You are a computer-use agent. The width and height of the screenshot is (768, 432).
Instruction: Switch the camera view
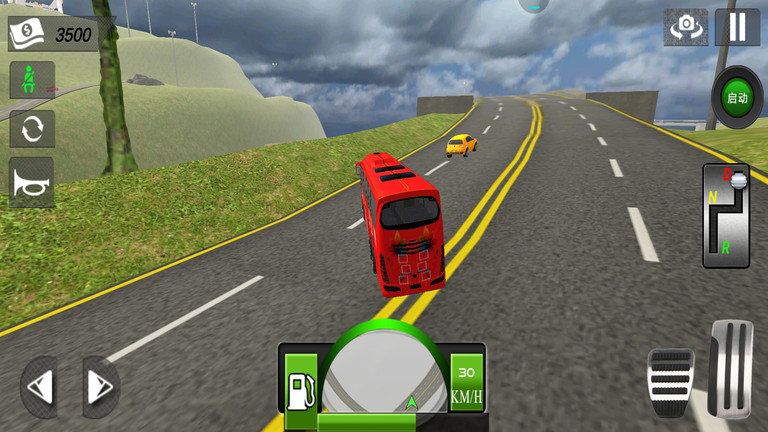coord(685,27)
